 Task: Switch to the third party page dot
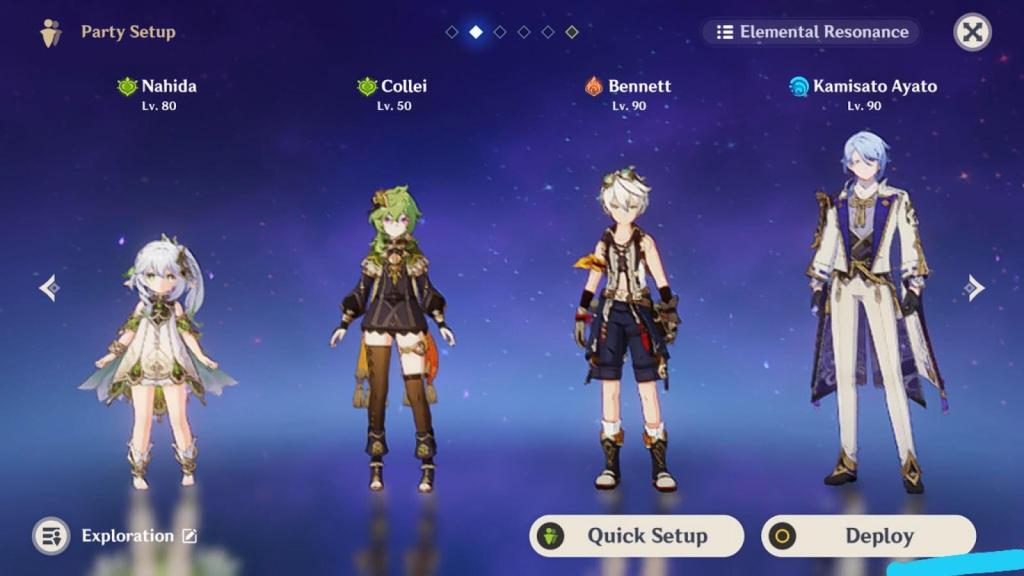[500, 32]
